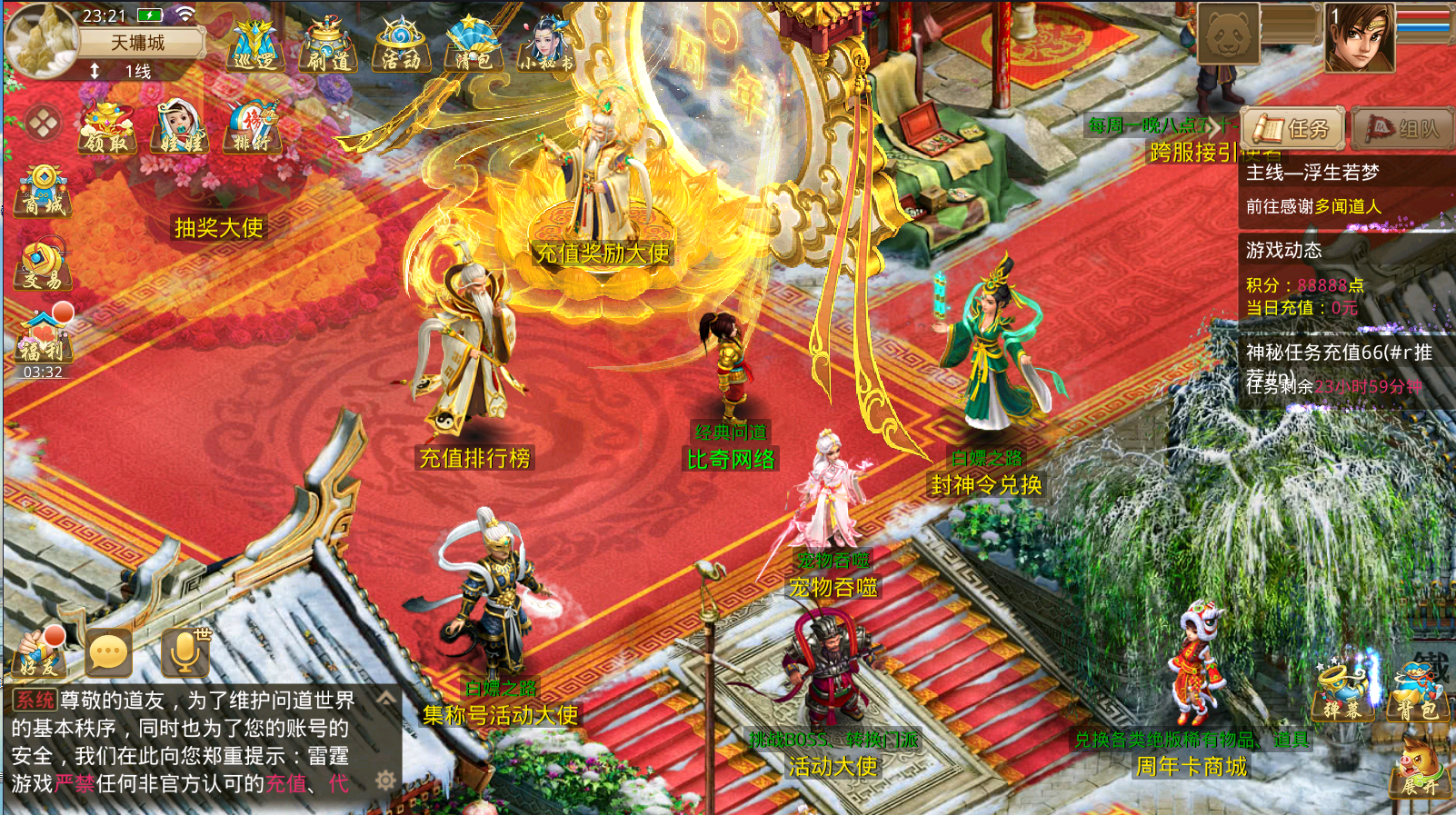Image resolution: width=1456 pixels, height=815 pixels.
Task: Claim rewards via the 领取 treasure icon
Action: tap(106, 127)
